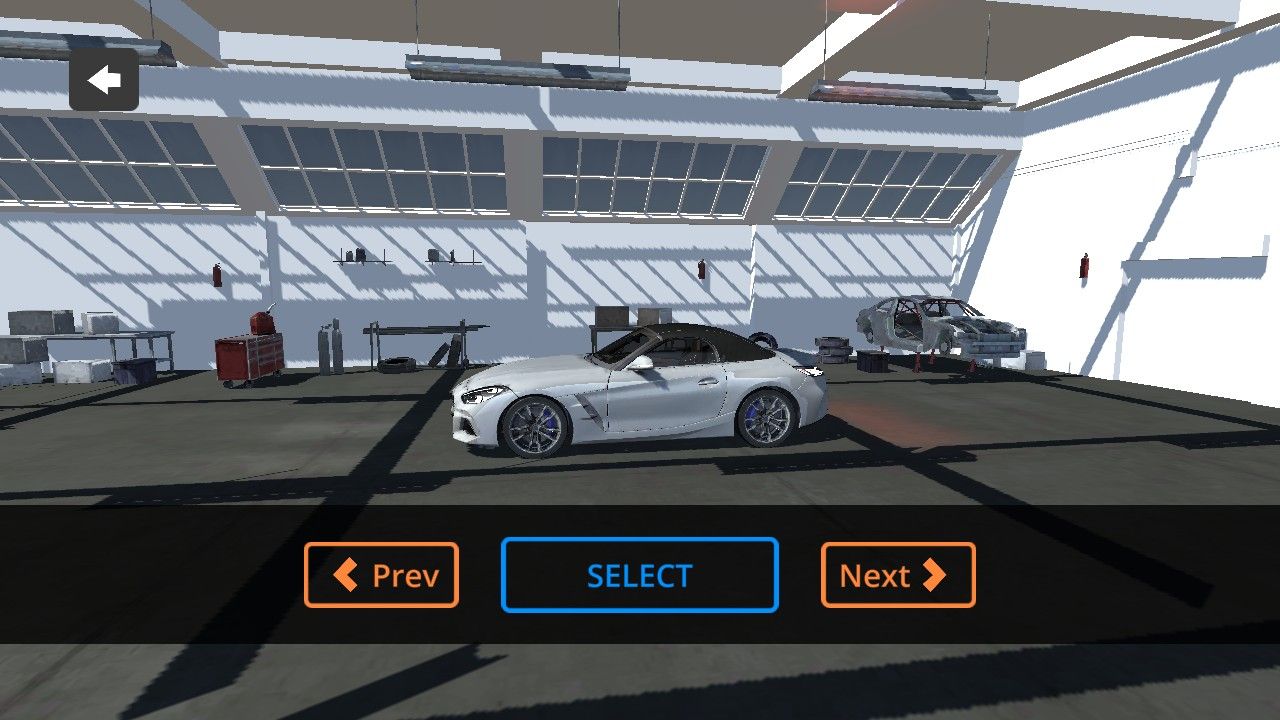The height and width of the screenshot is (720, 1280).
Task: Show the previous car with Prev
Action: [x=381, y=575]
